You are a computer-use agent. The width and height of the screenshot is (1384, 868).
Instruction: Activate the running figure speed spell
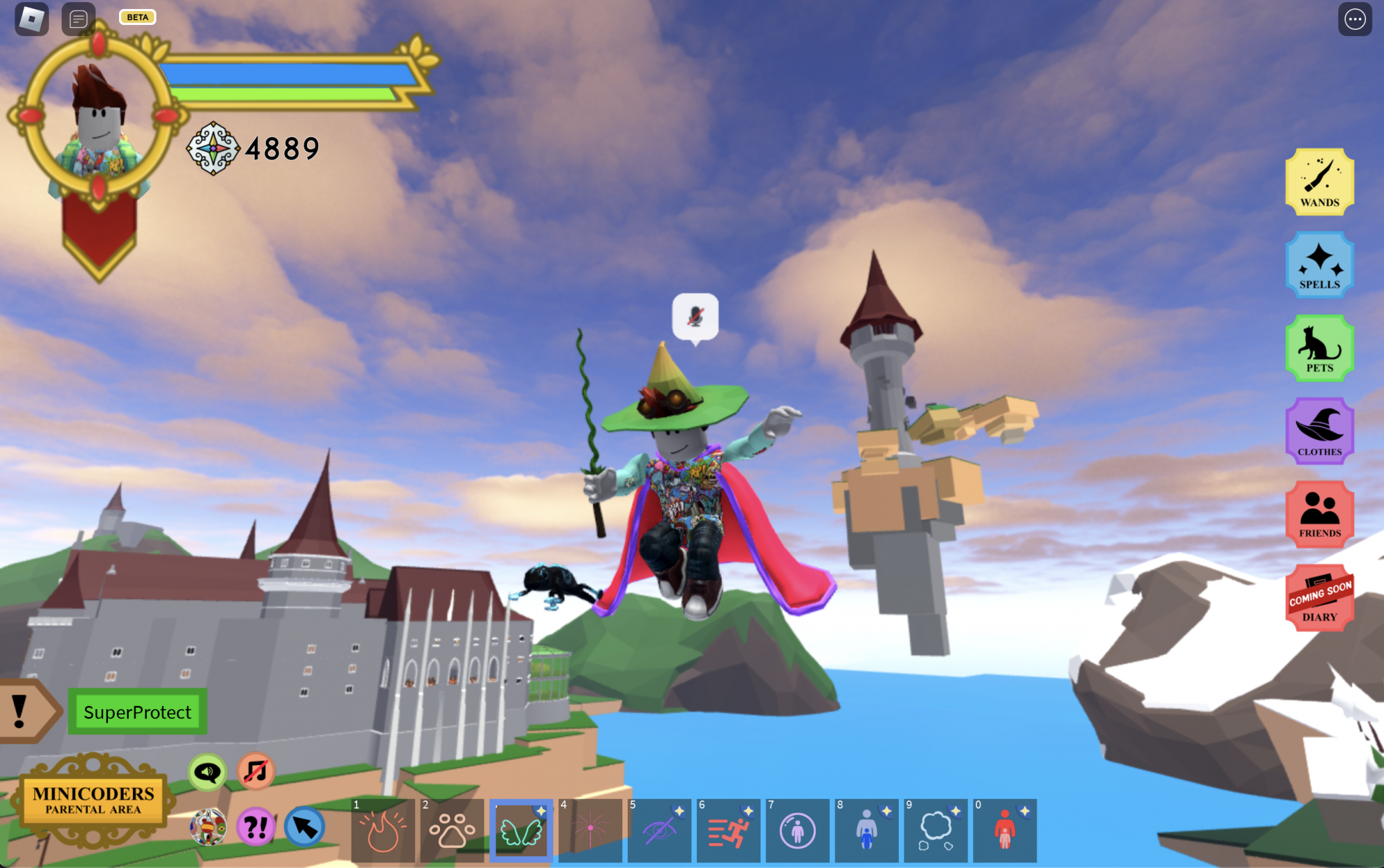pyautogui.click(x=728, y=831)
